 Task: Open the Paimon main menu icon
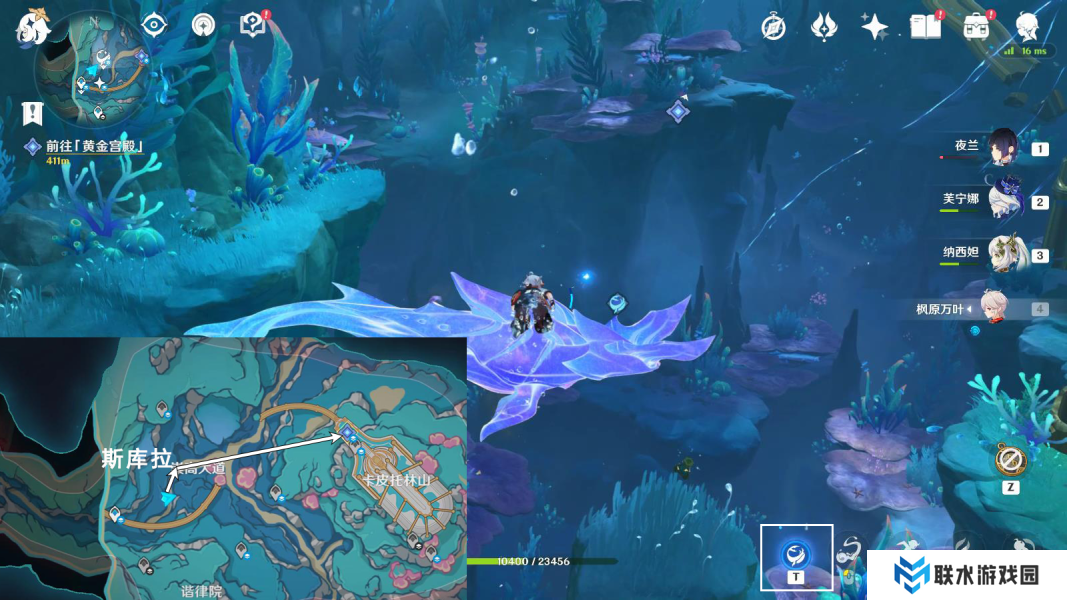[32, 27]
